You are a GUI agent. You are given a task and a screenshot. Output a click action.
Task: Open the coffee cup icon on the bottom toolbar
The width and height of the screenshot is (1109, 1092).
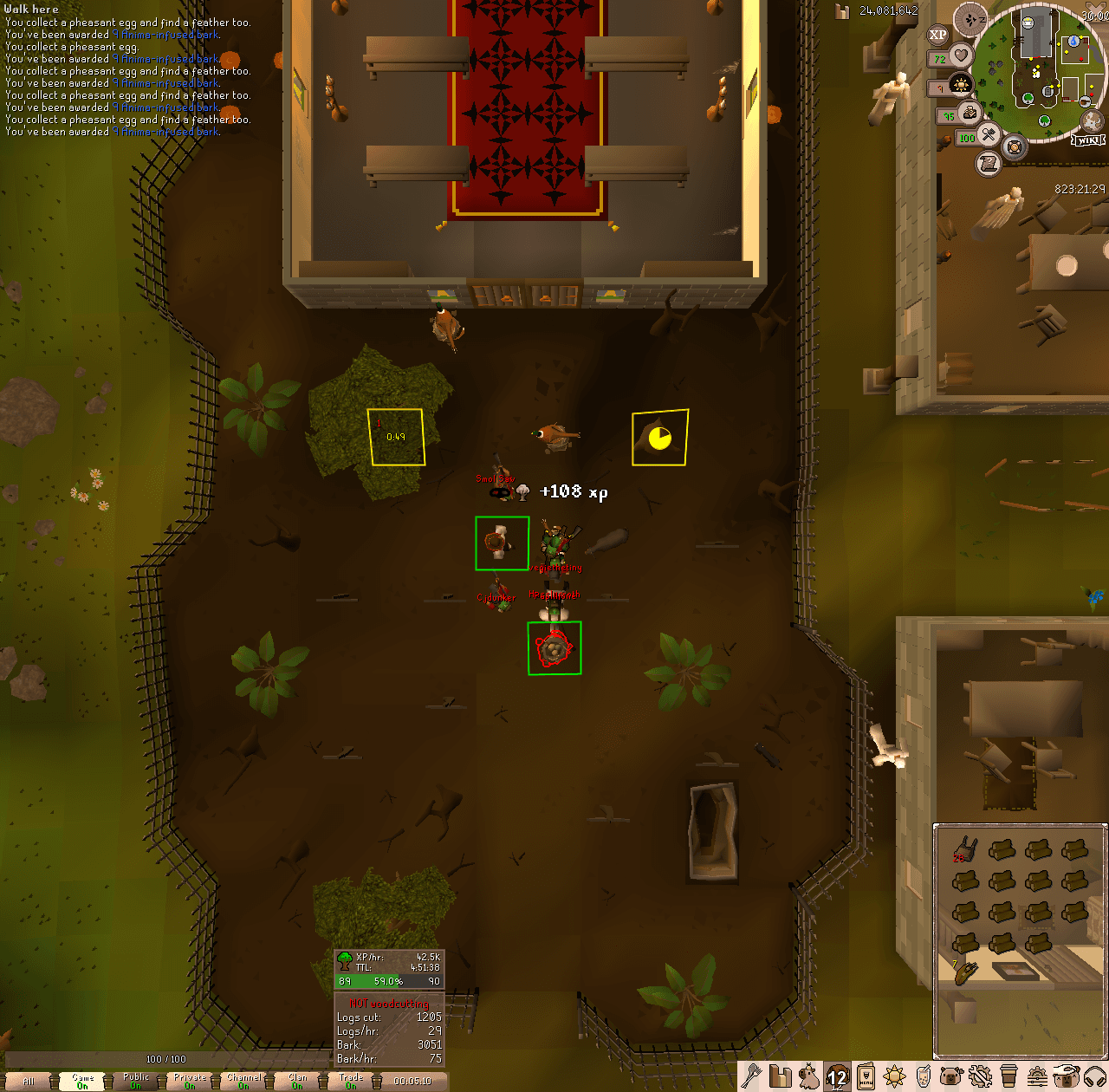pyautogui.click(x=1008, y=1077)
